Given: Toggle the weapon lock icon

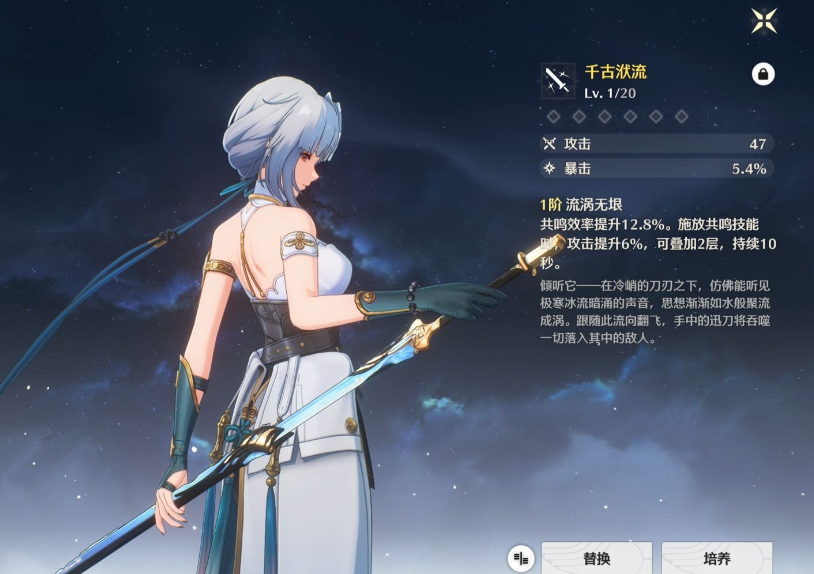Looking at the screenshot, I should coord(763,74).
